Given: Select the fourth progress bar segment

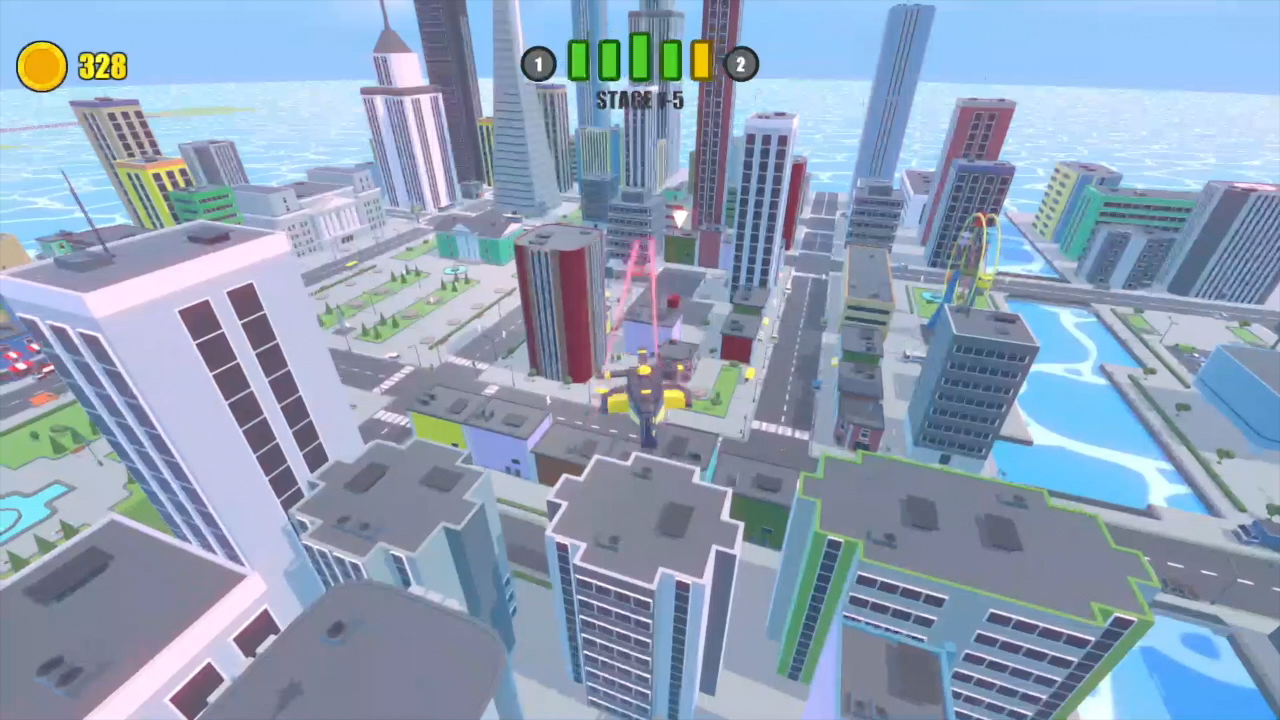Looking at the screenshot, I should click(x=671, y=62).
